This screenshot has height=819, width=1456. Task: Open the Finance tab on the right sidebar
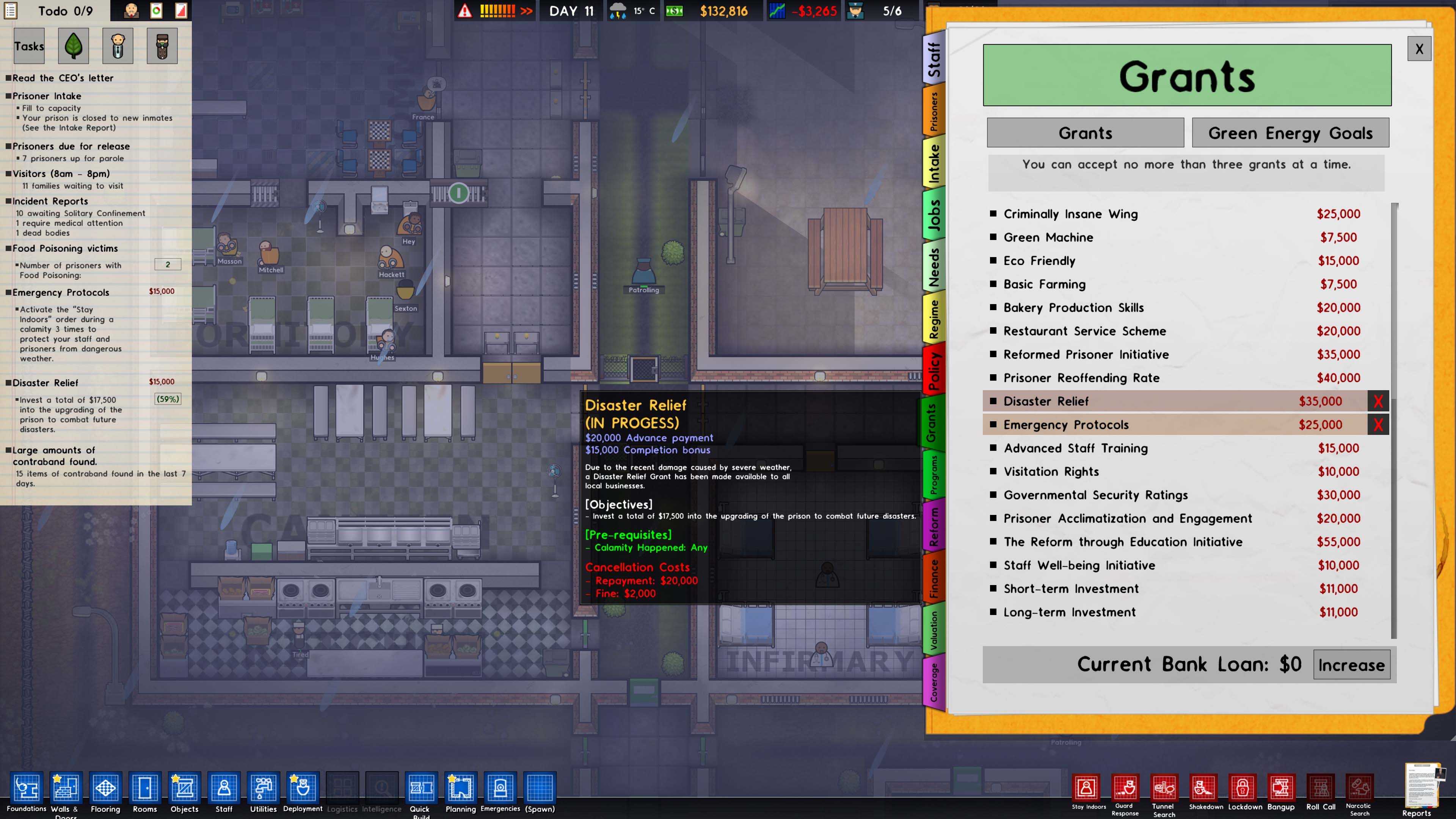pyautogui.click(x=934, y=576)
